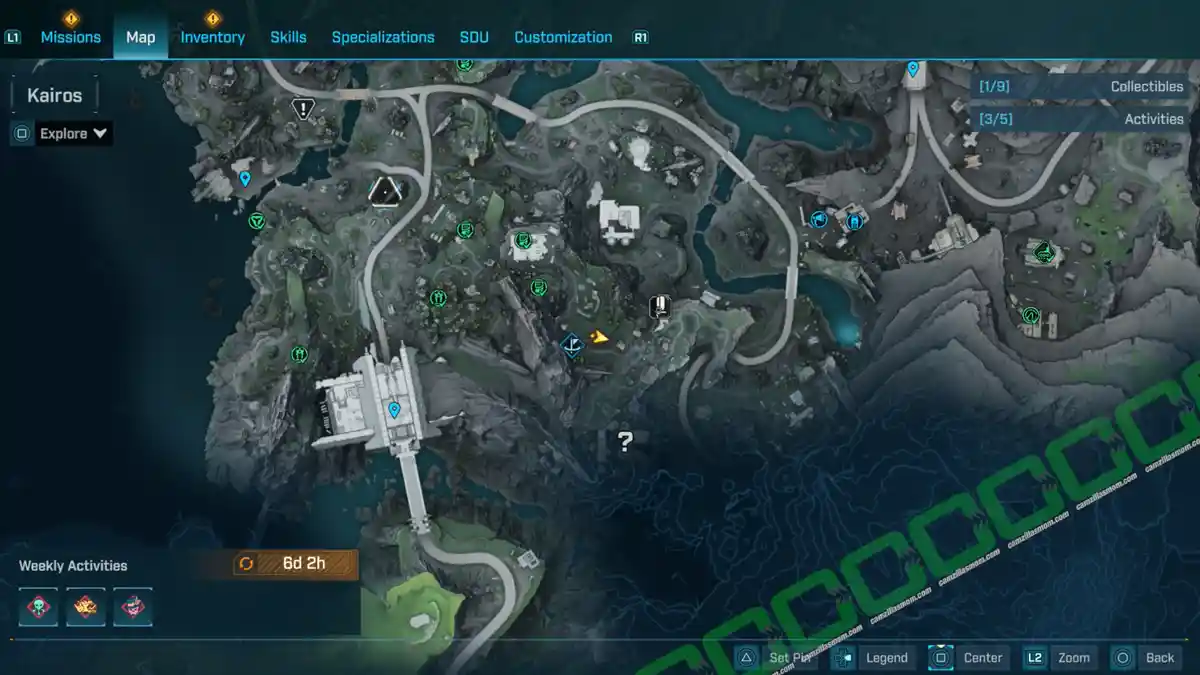This screenshot has height=675, width=1200.
Task: Click the blue diamond marker near player
Action: [x=572, y=346]
